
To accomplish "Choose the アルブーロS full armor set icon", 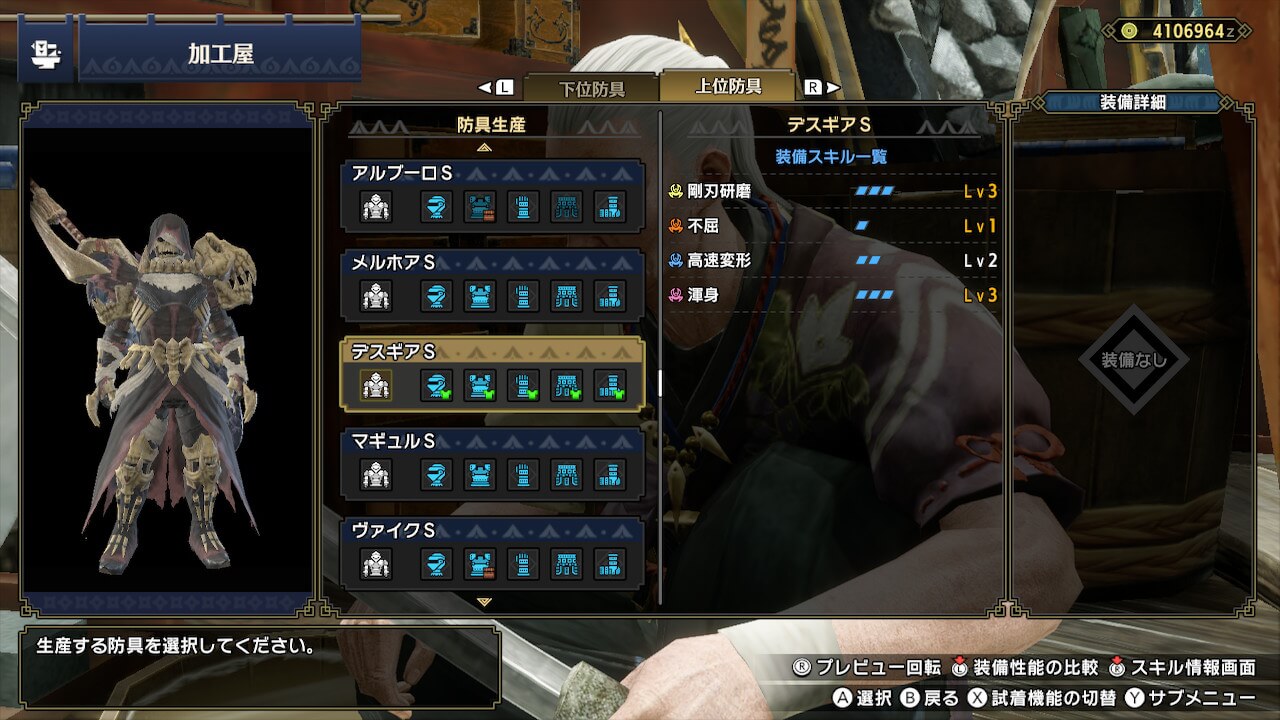I will (376, 207).
